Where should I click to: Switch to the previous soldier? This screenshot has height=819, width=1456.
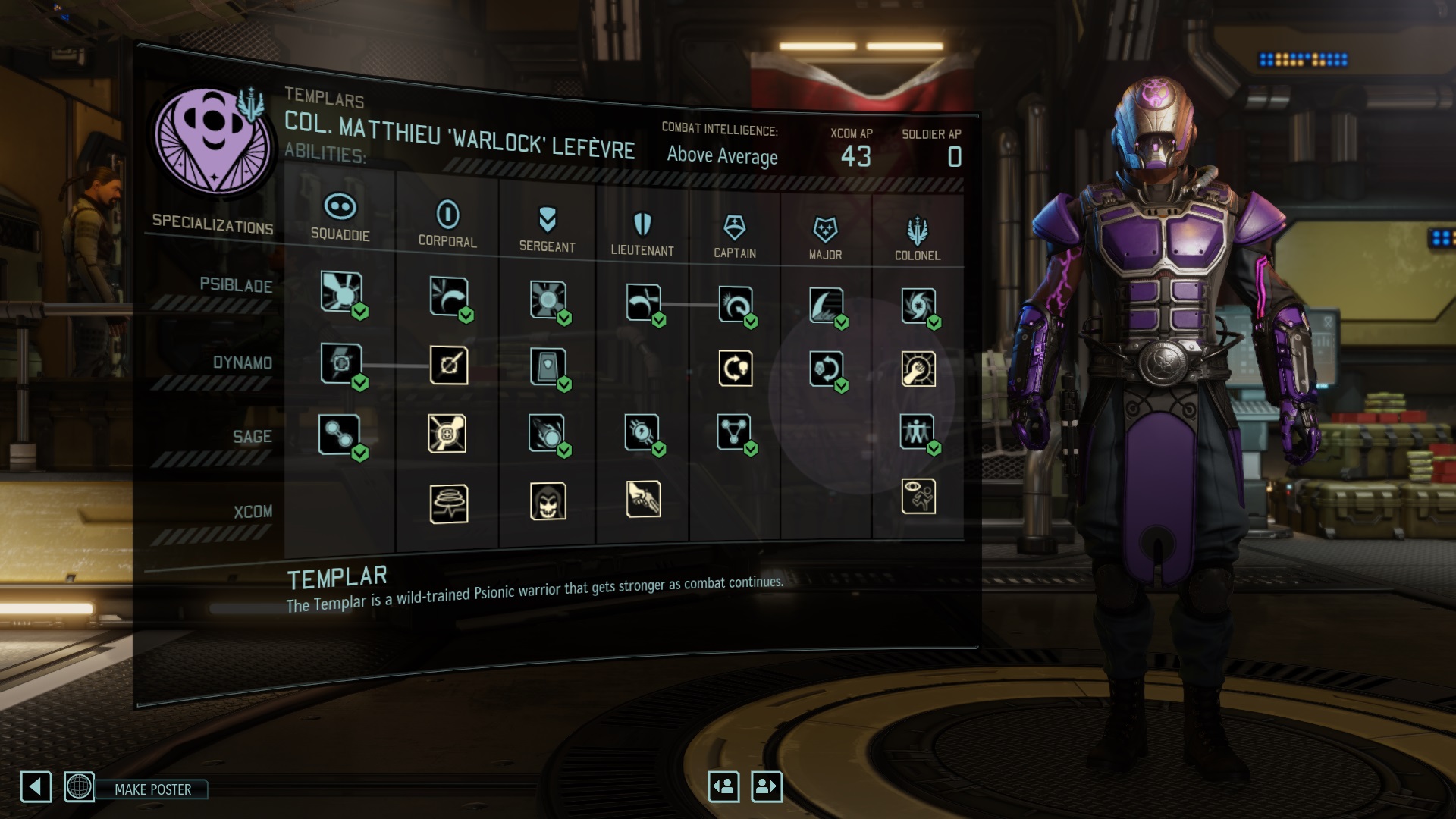[x=723, y=786]
